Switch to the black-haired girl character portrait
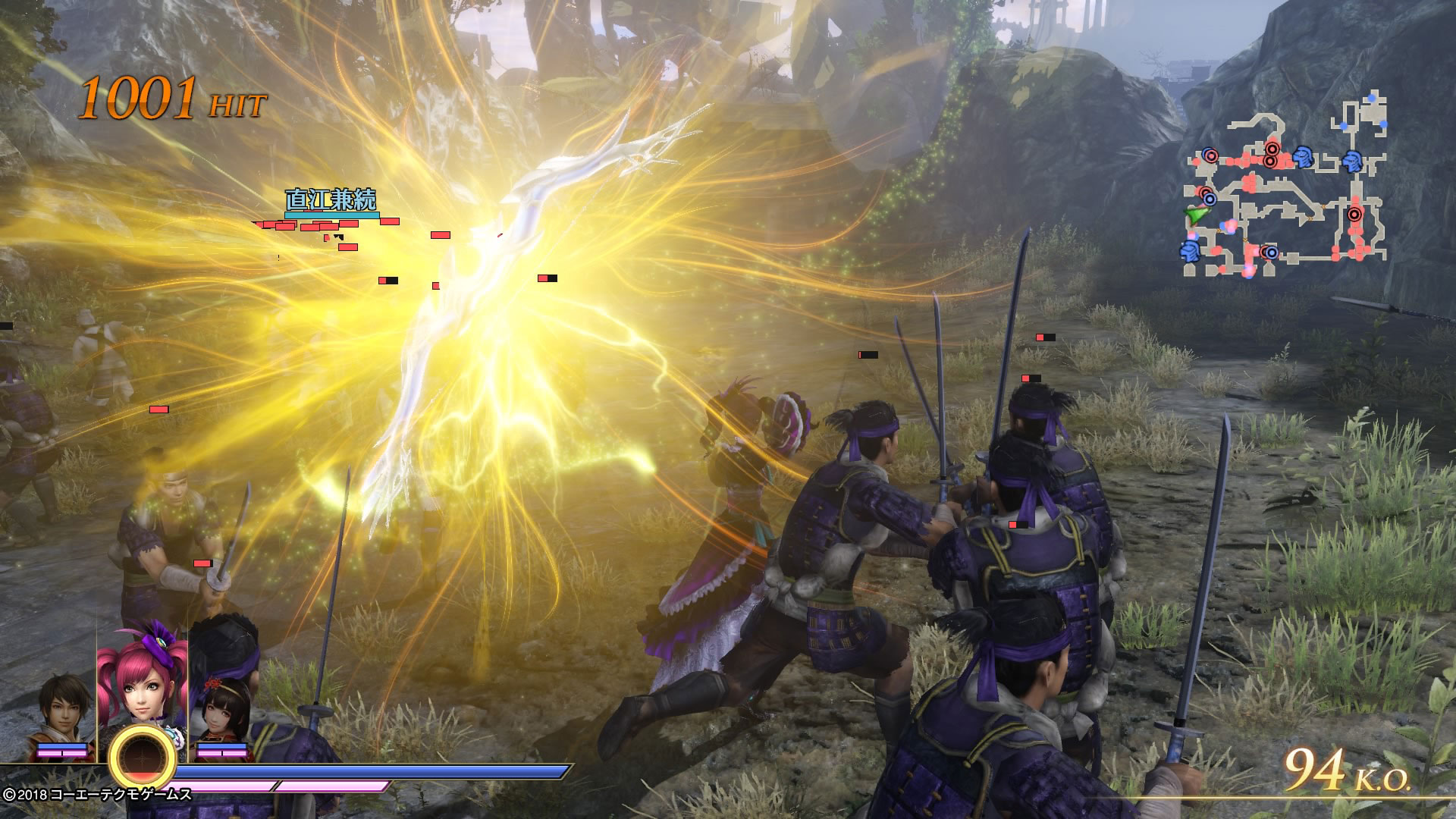The height and width of the screenshot is (819, 1456). click(222, 711)
